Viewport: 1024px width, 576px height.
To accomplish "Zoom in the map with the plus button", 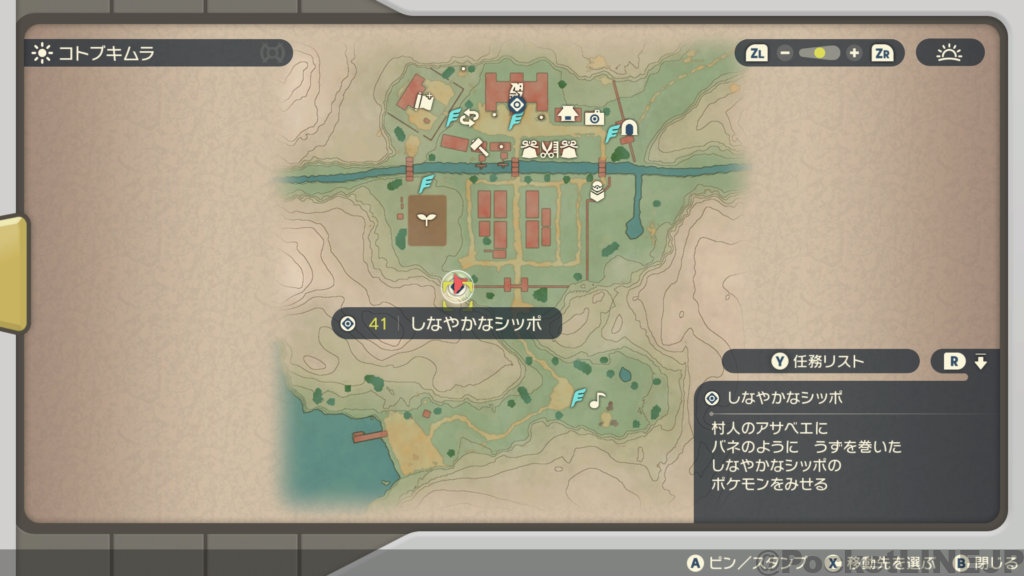I will pyautogui.click(x=854, y=53).
